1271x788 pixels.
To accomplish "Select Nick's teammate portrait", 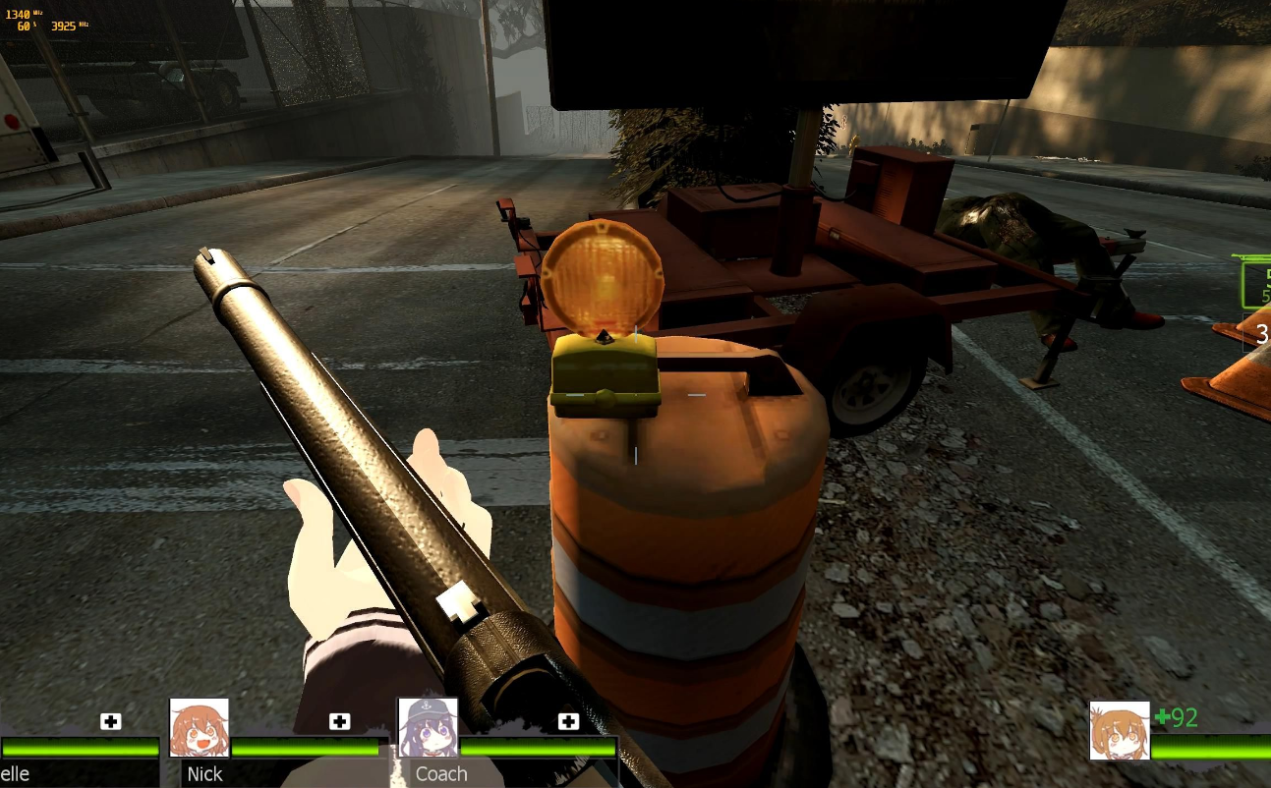I will (199, 728).
